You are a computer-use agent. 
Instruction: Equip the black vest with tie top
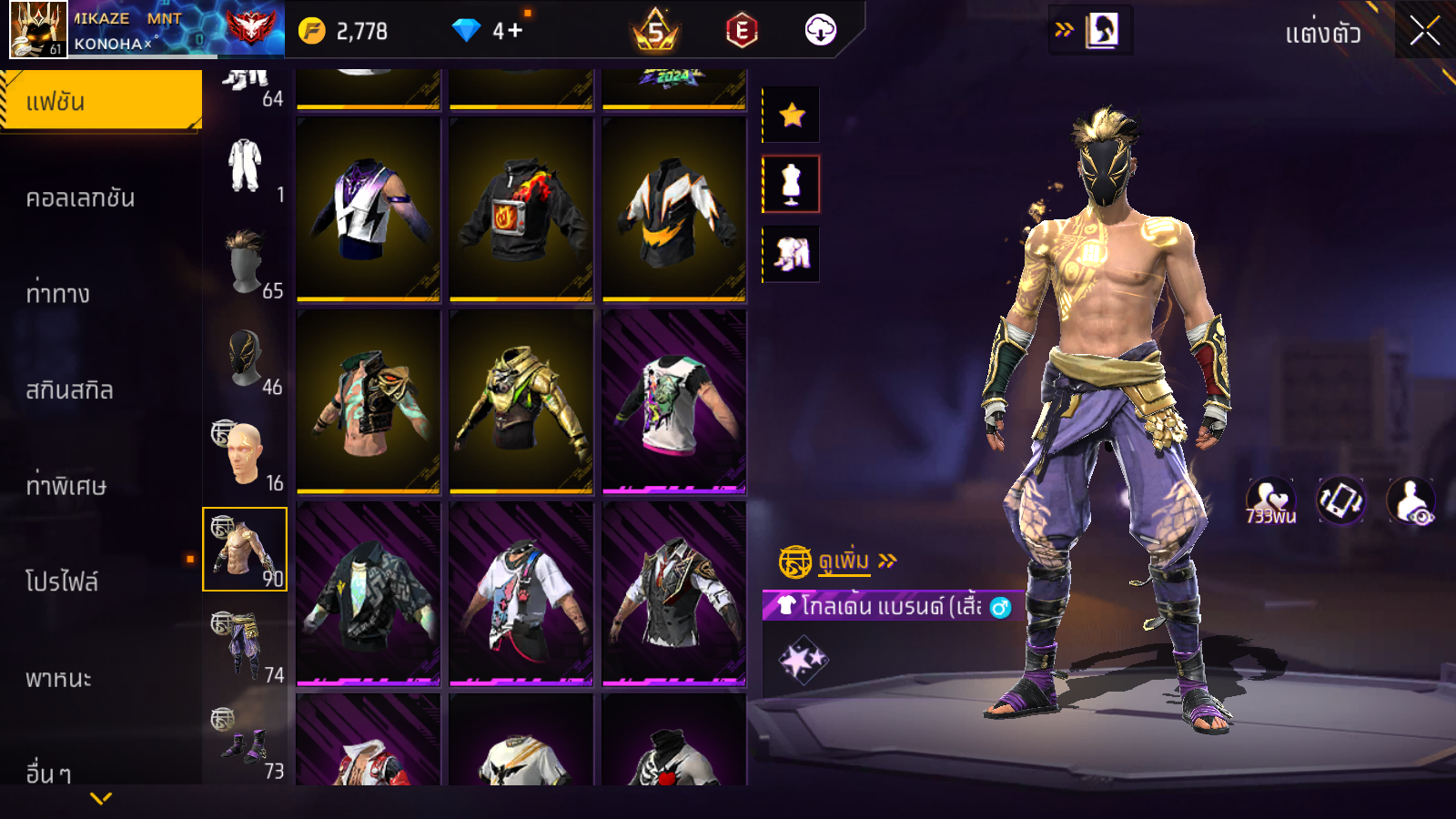[x=673, y=593]
